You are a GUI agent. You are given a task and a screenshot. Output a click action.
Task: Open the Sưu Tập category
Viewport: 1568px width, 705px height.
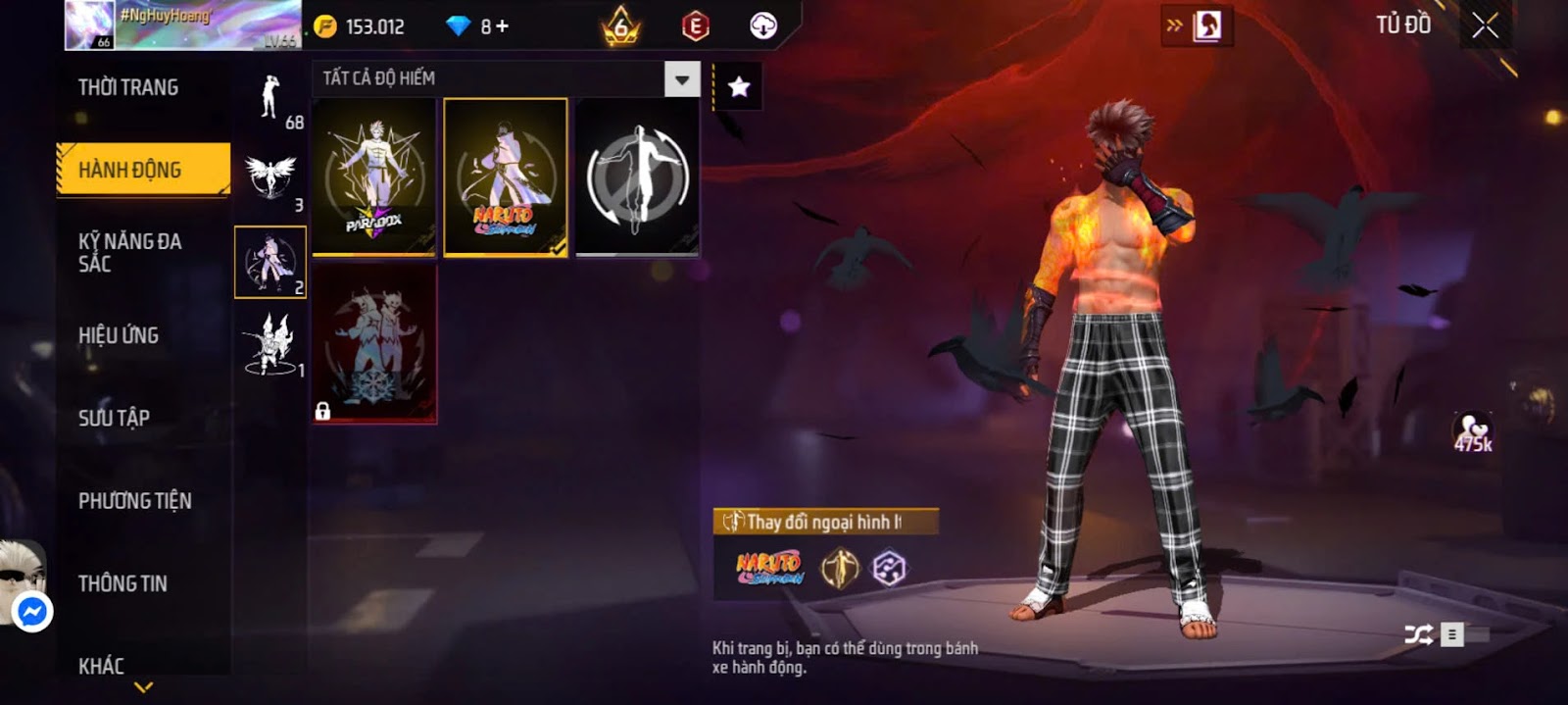pyautogui.click(x=115, y=418)
